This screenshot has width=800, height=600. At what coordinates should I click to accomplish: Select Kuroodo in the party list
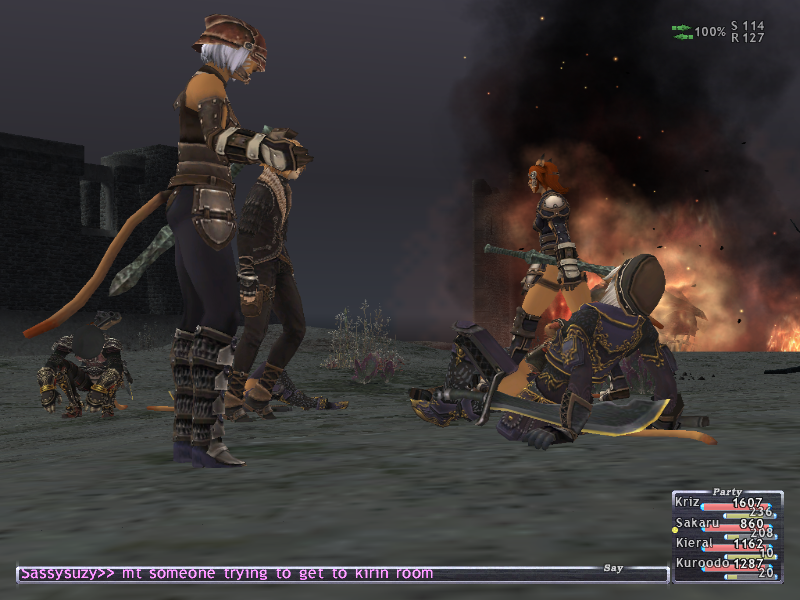[x=702, y=563]
